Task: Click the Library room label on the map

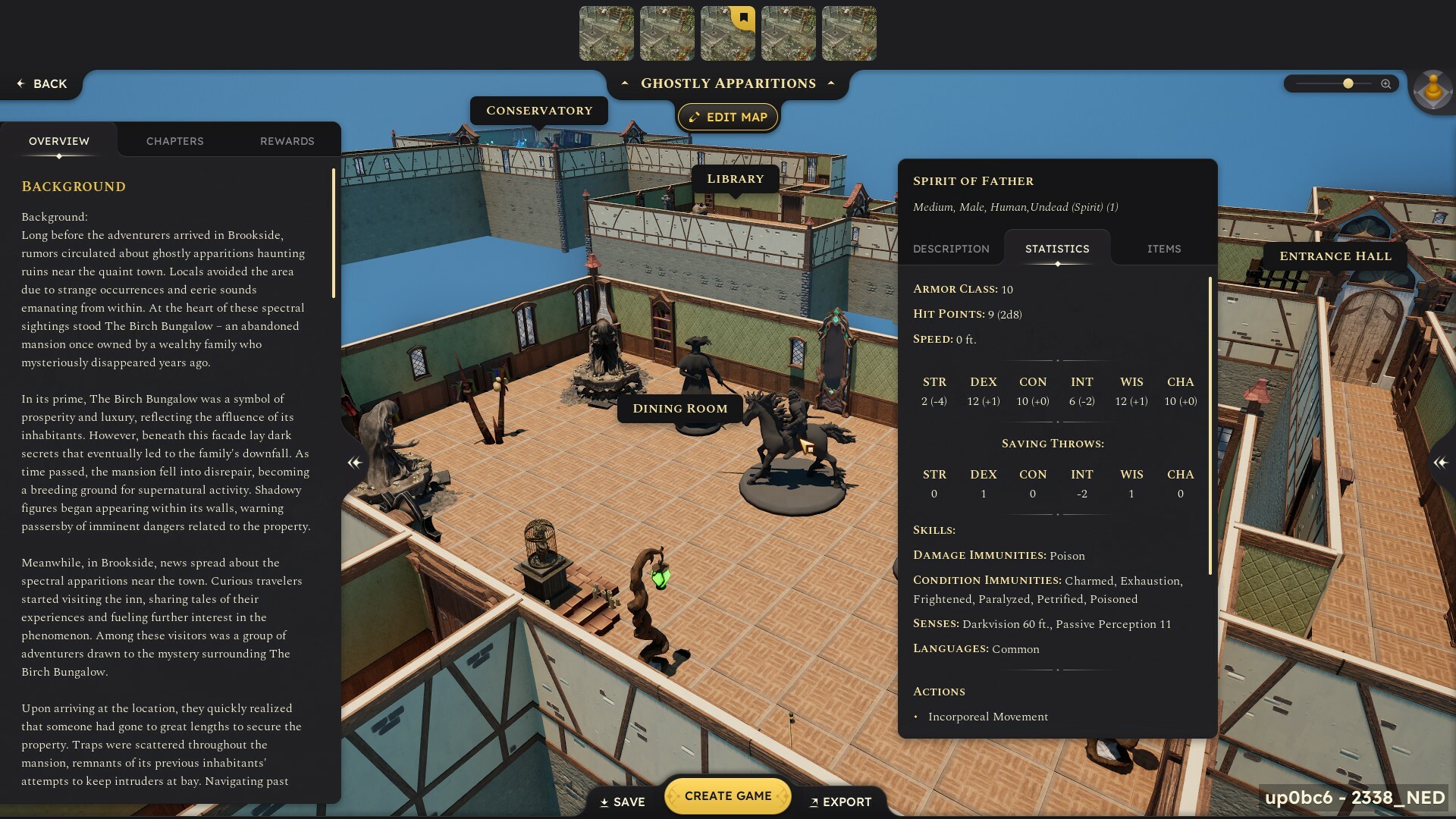Action: (734, 178)
